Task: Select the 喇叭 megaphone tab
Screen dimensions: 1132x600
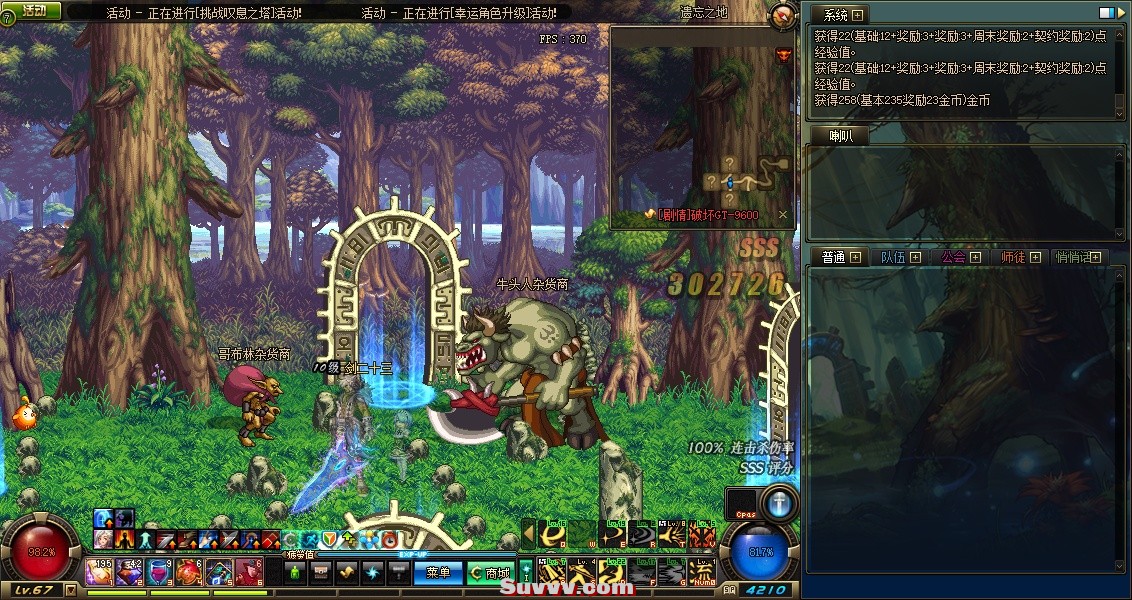Action: (841, 136)
